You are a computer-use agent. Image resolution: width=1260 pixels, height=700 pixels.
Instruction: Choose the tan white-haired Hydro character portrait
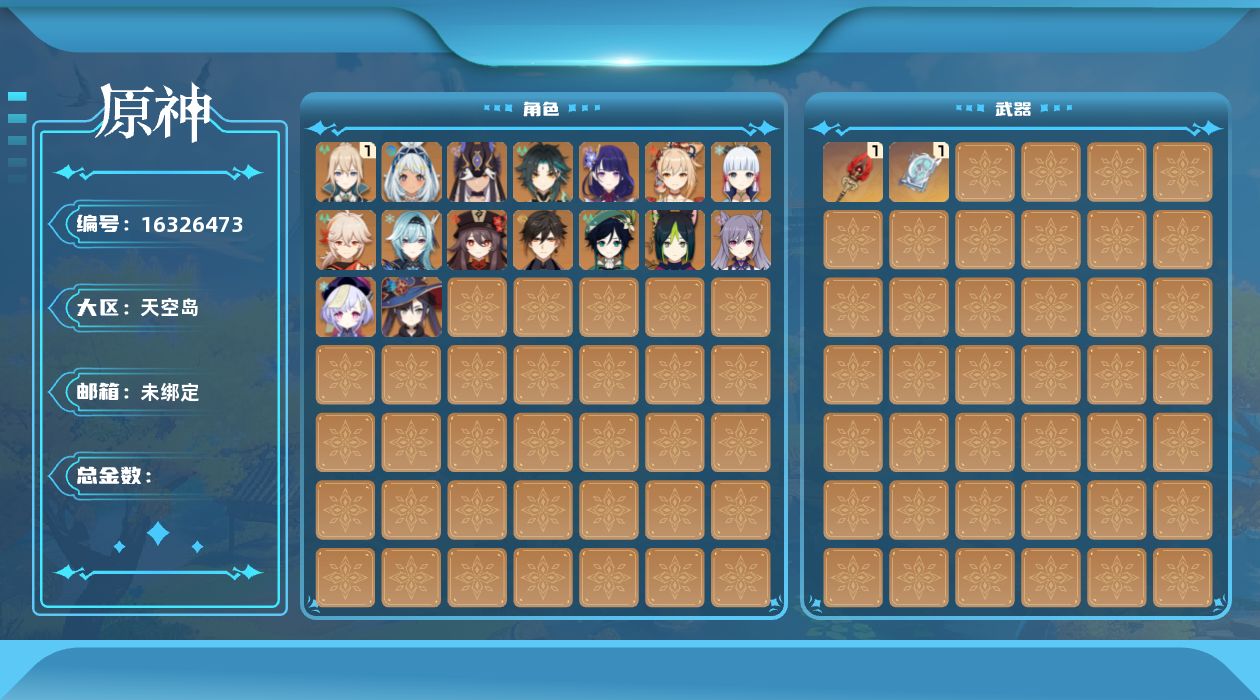[x=411, y=172]
